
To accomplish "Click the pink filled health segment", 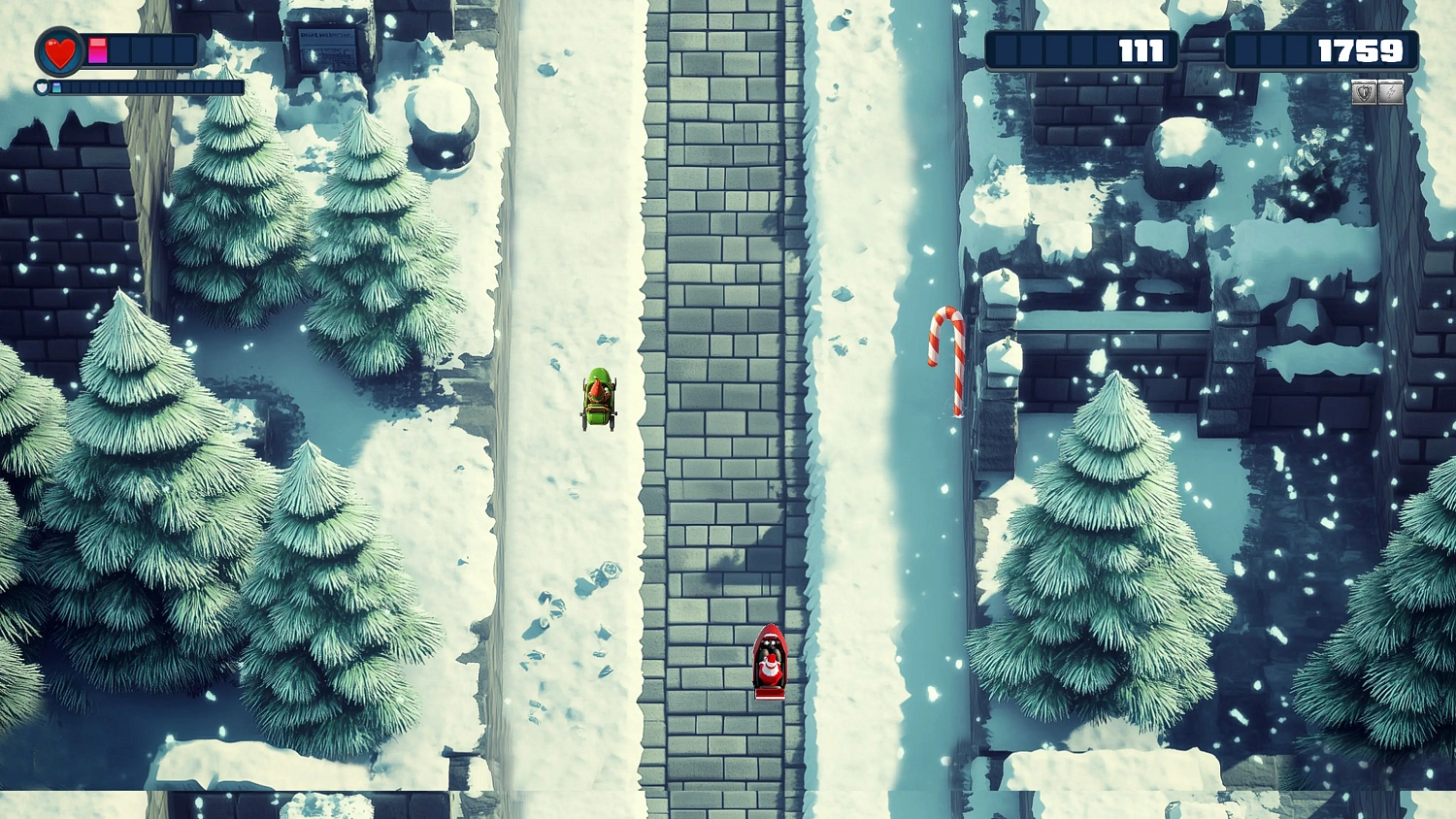I will tap(97, 50).
